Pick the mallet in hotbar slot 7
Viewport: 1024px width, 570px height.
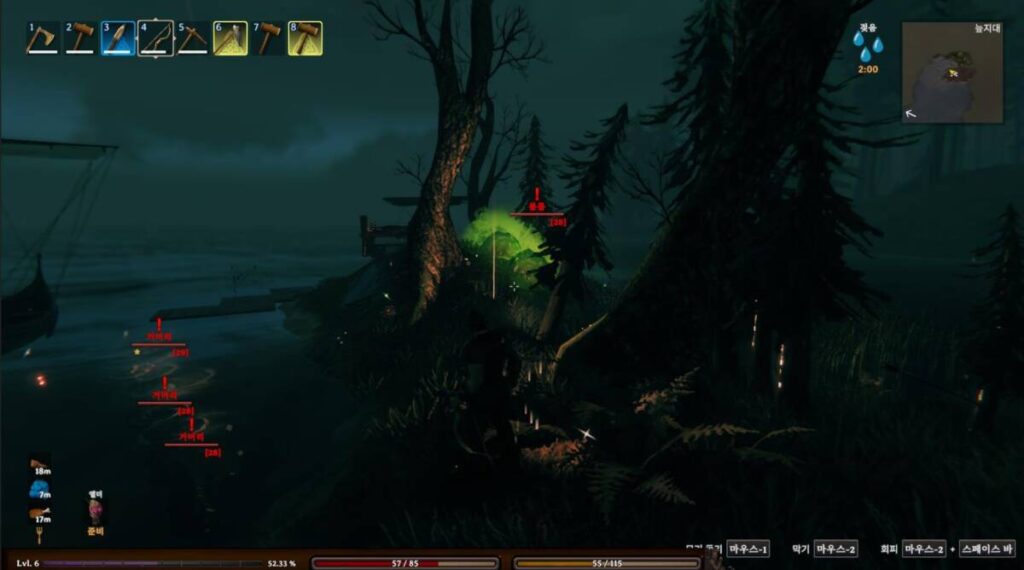(267, 39)
